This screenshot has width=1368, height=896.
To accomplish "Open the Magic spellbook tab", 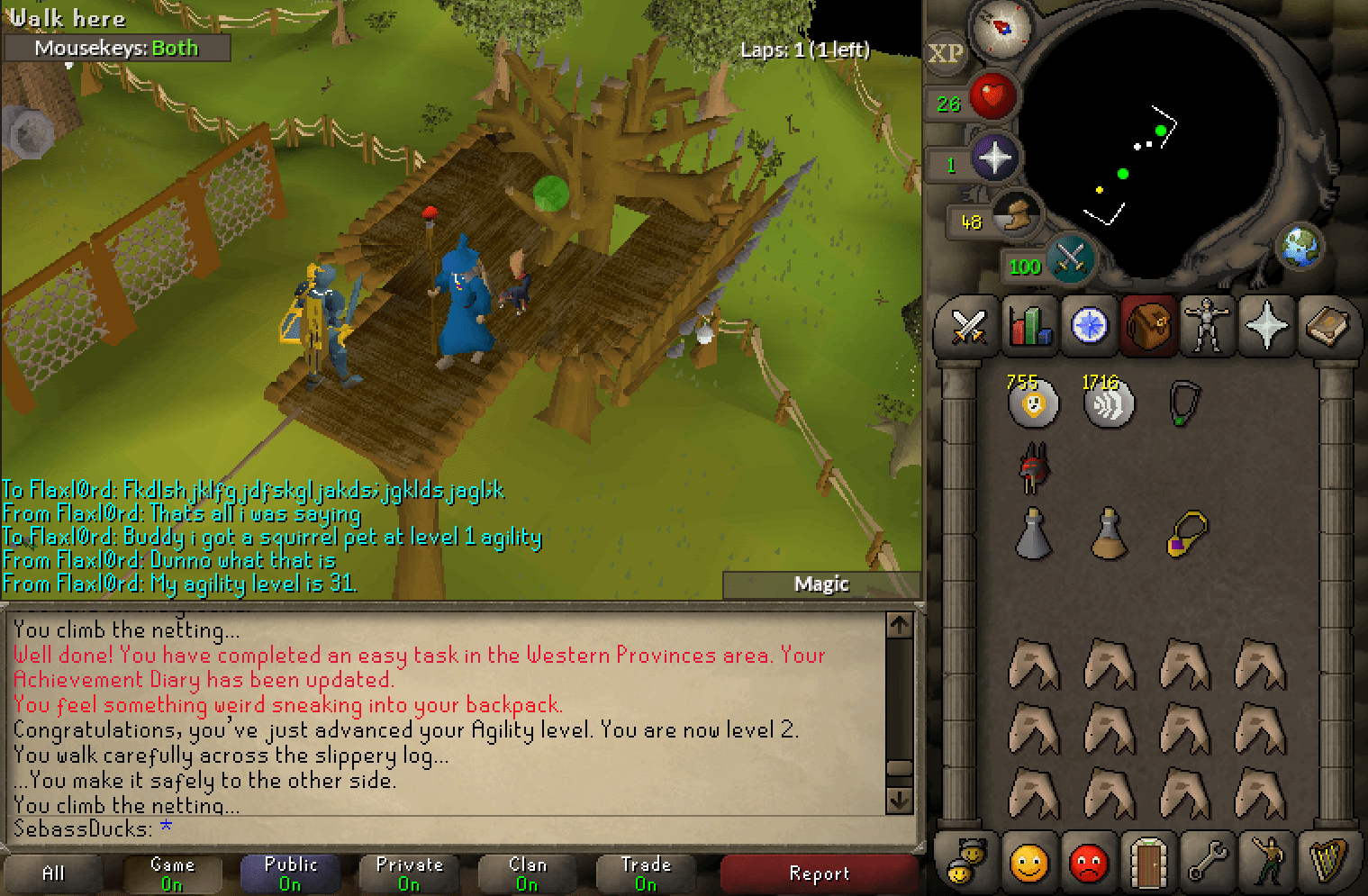I will 1328,327.
